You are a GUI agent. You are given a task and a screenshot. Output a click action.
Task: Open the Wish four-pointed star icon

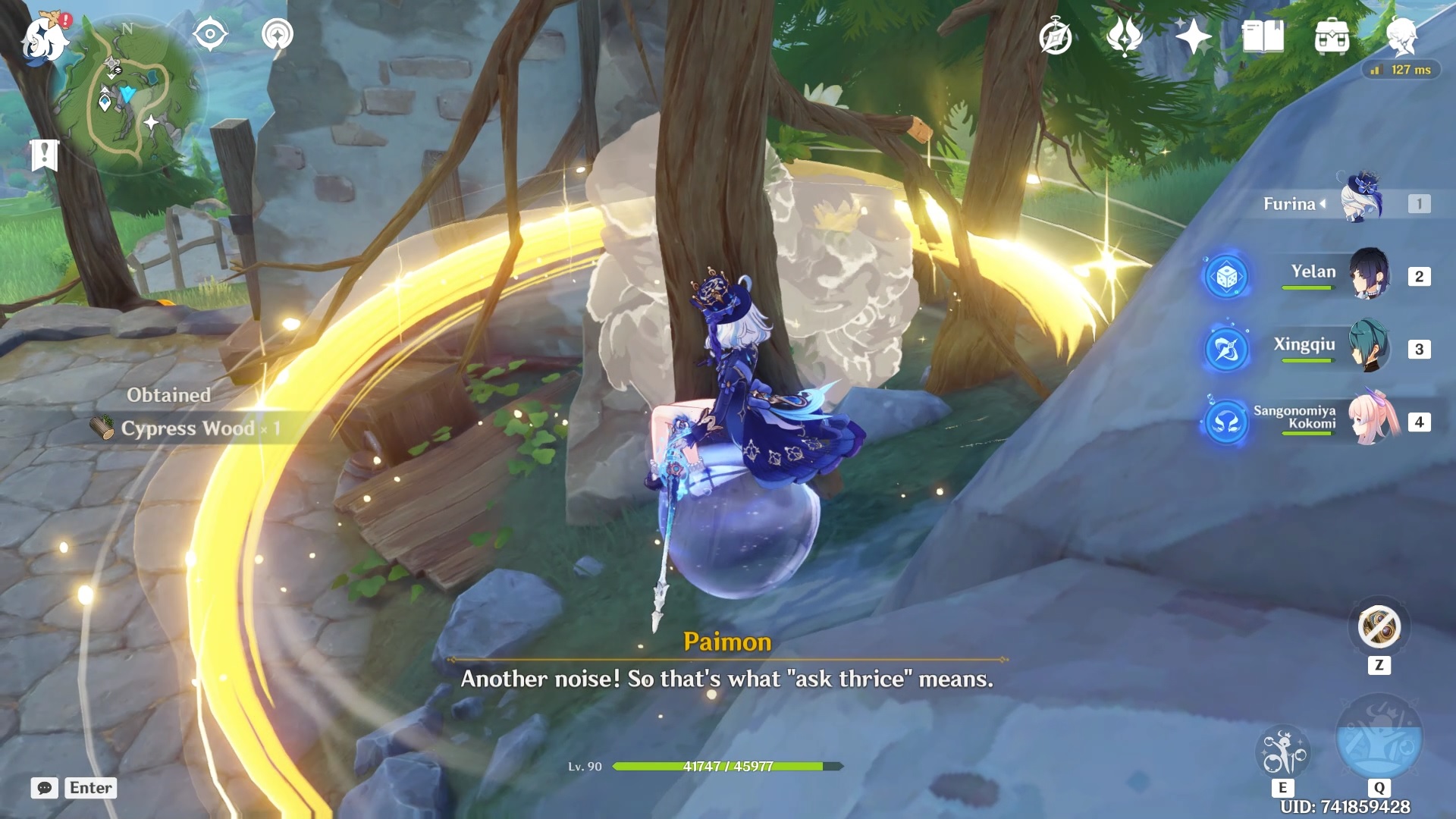pos(1193,36)
